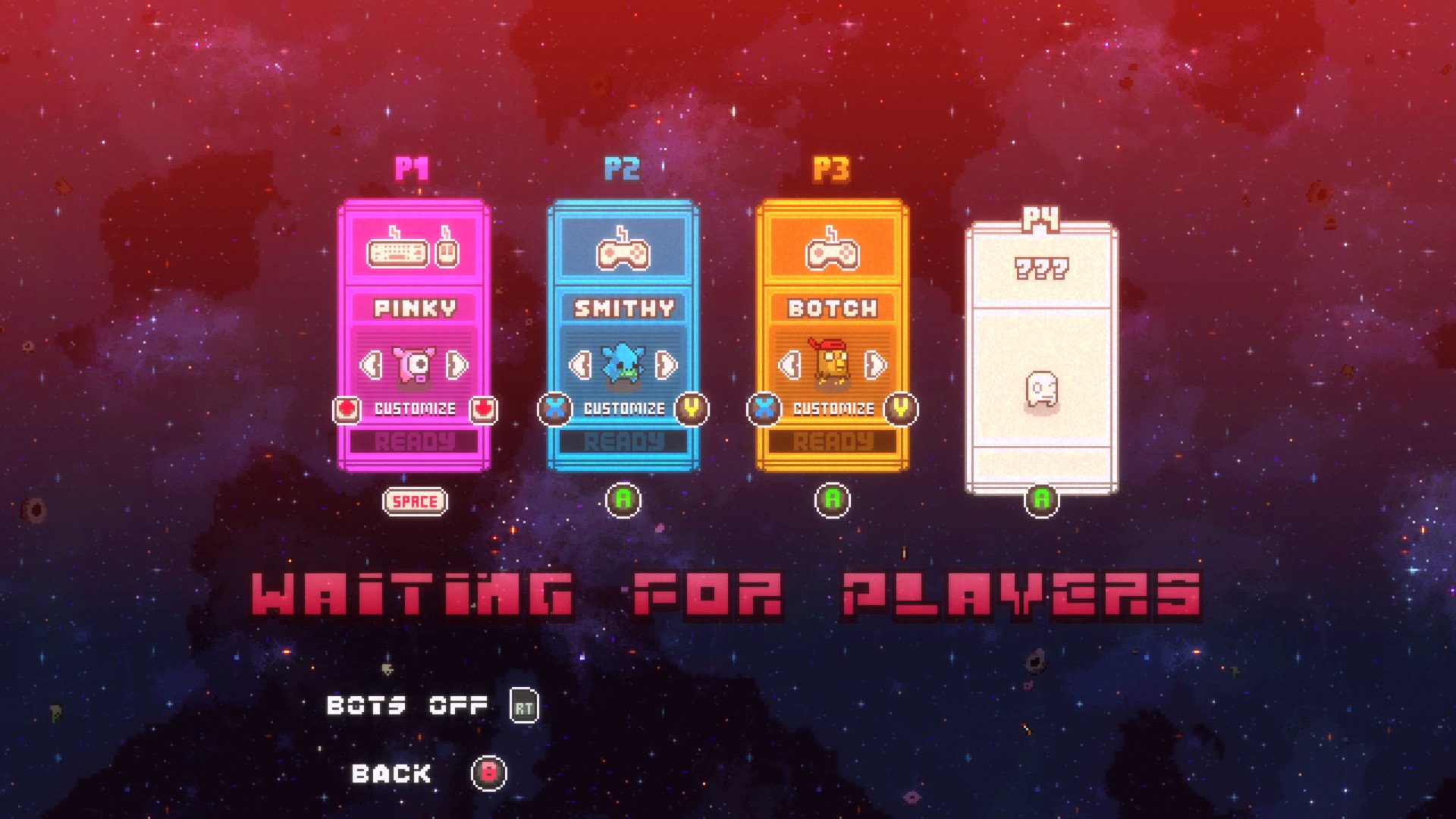Go back with the Back option

click(391, 773)
